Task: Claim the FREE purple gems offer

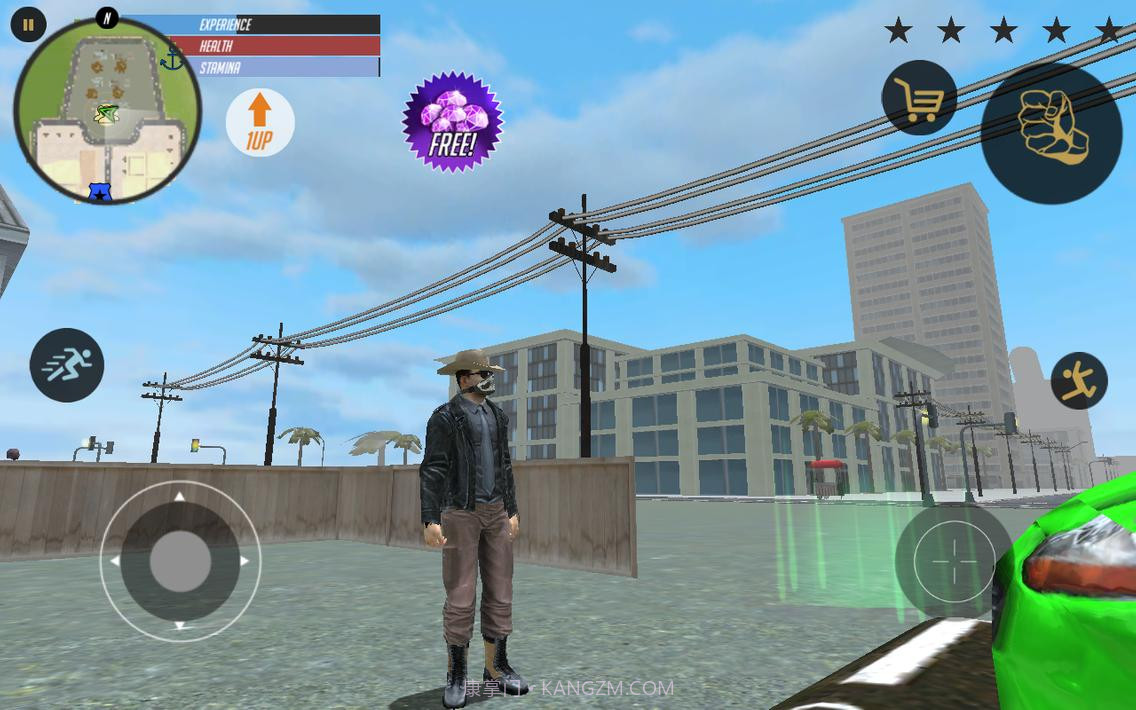Action: (x=452, y=122)
